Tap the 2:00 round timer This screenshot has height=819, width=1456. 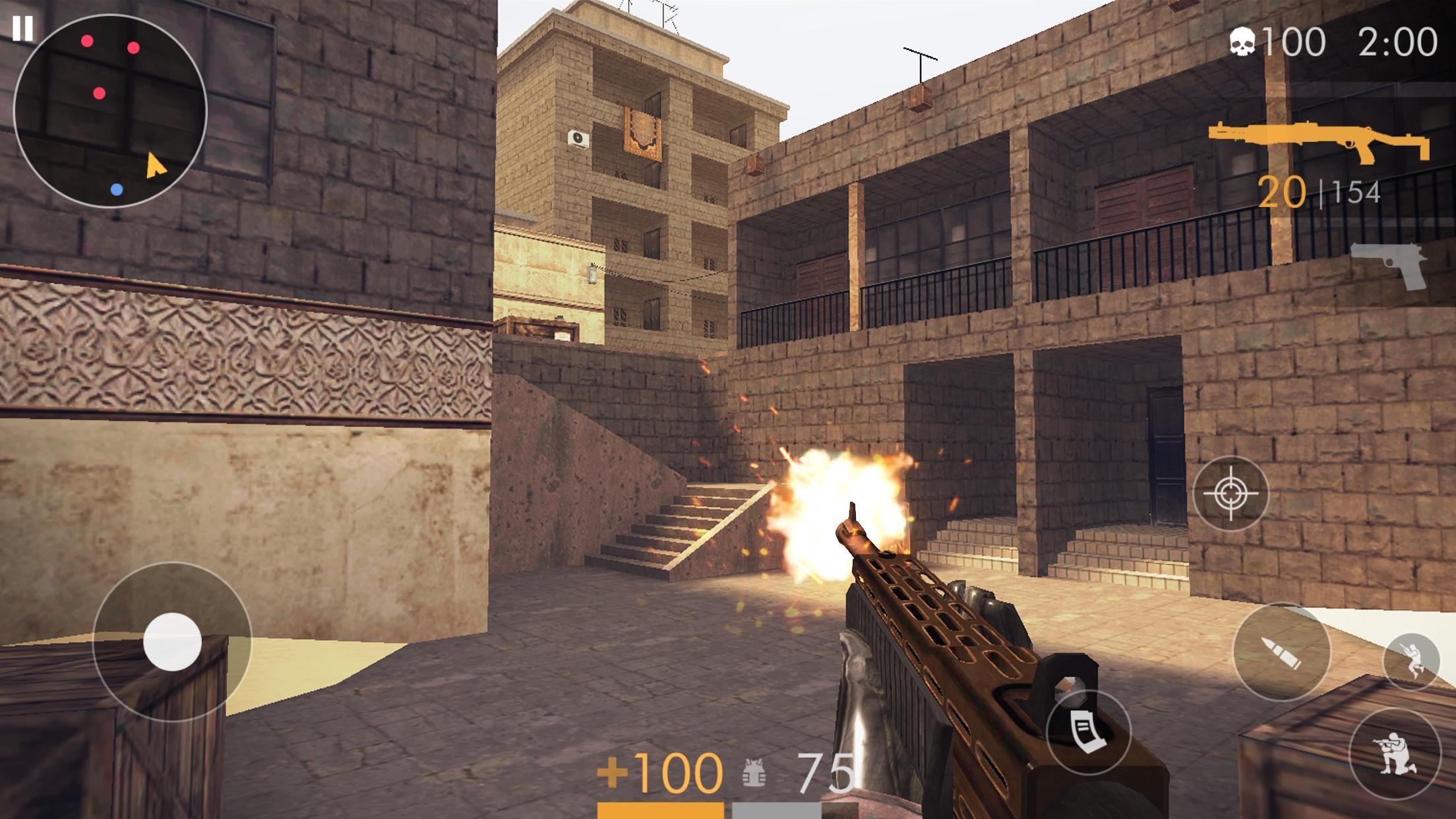coord(1395,41)
